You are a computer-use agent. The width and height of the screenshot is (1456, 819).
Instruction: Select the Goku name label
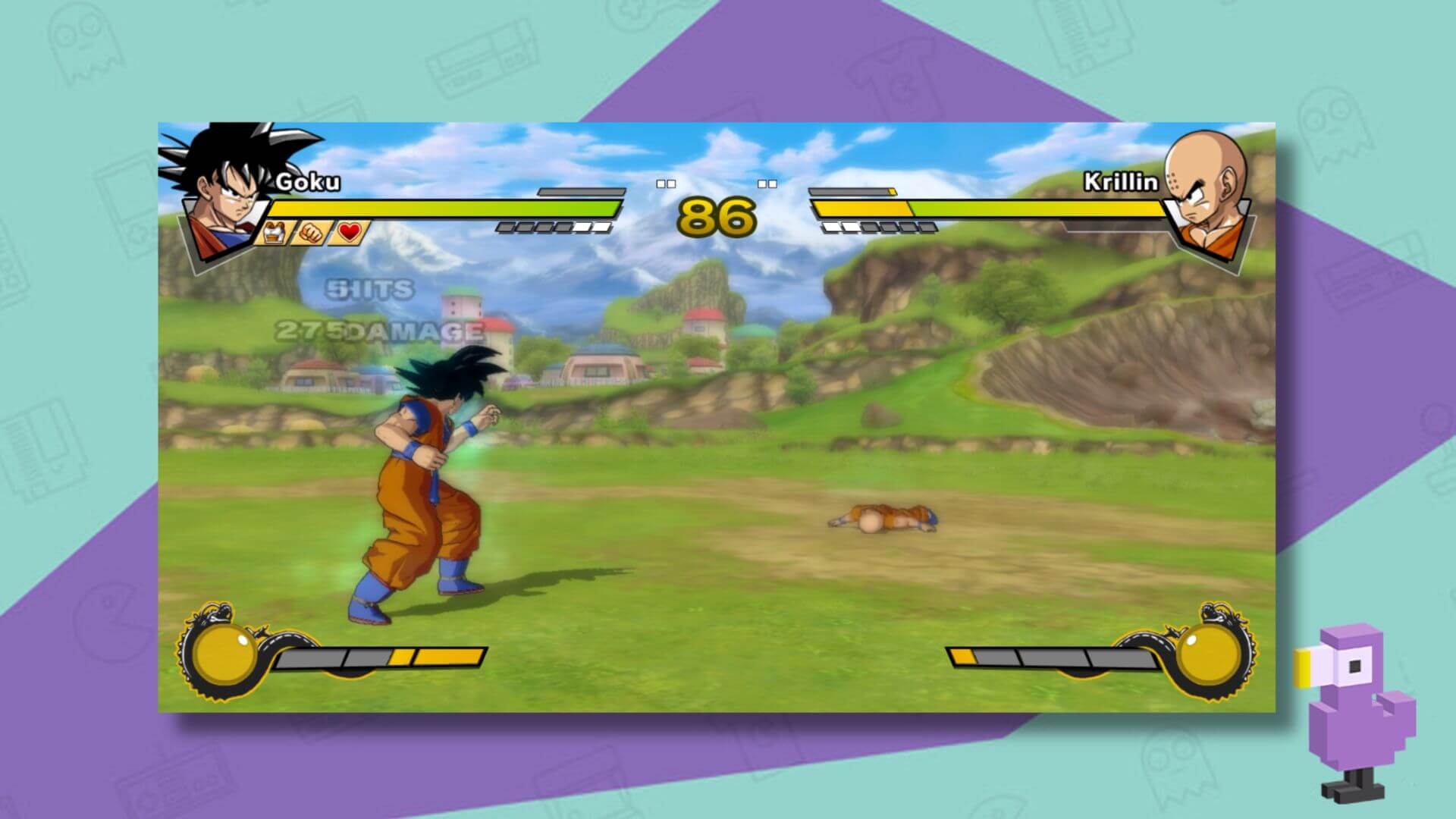(309, 180)
